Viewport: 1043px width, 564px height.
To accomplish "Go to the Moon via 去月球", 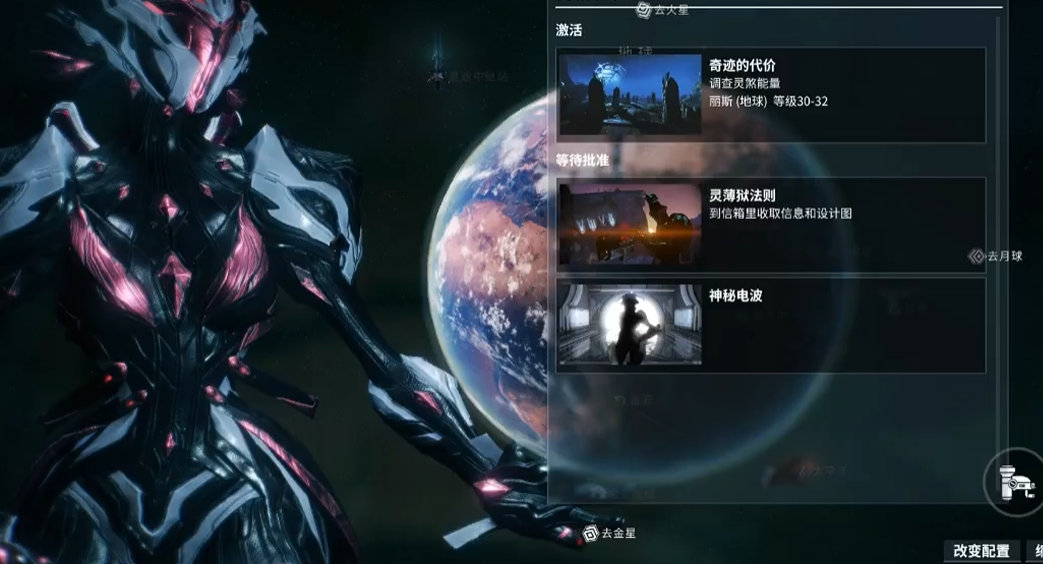I will [x=996, y=257].
